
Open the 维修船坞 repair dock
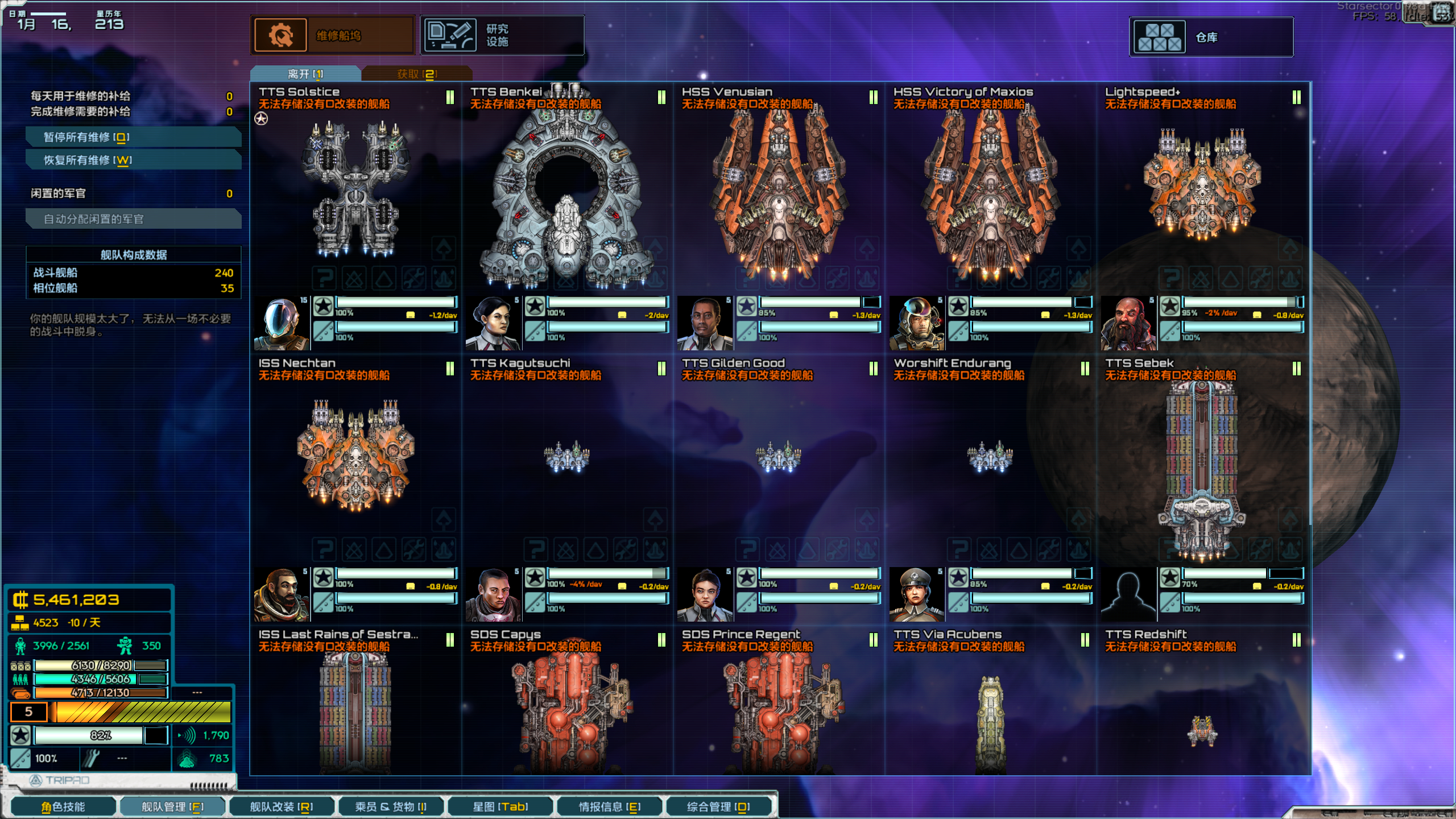click(x=333, y=36)
